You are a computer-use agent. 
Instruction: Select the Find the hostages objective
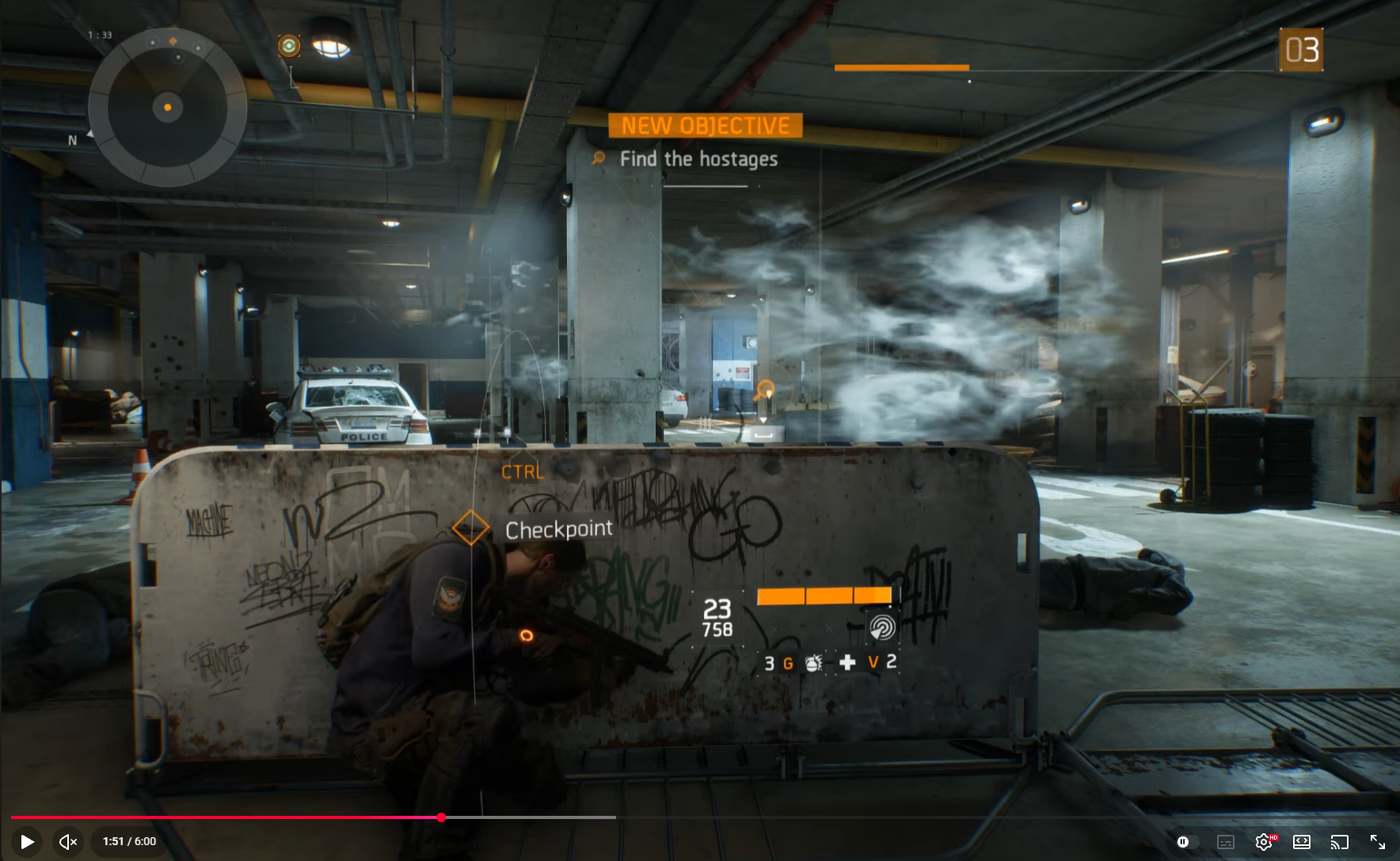pyautogui.click(x=698, y=159)
